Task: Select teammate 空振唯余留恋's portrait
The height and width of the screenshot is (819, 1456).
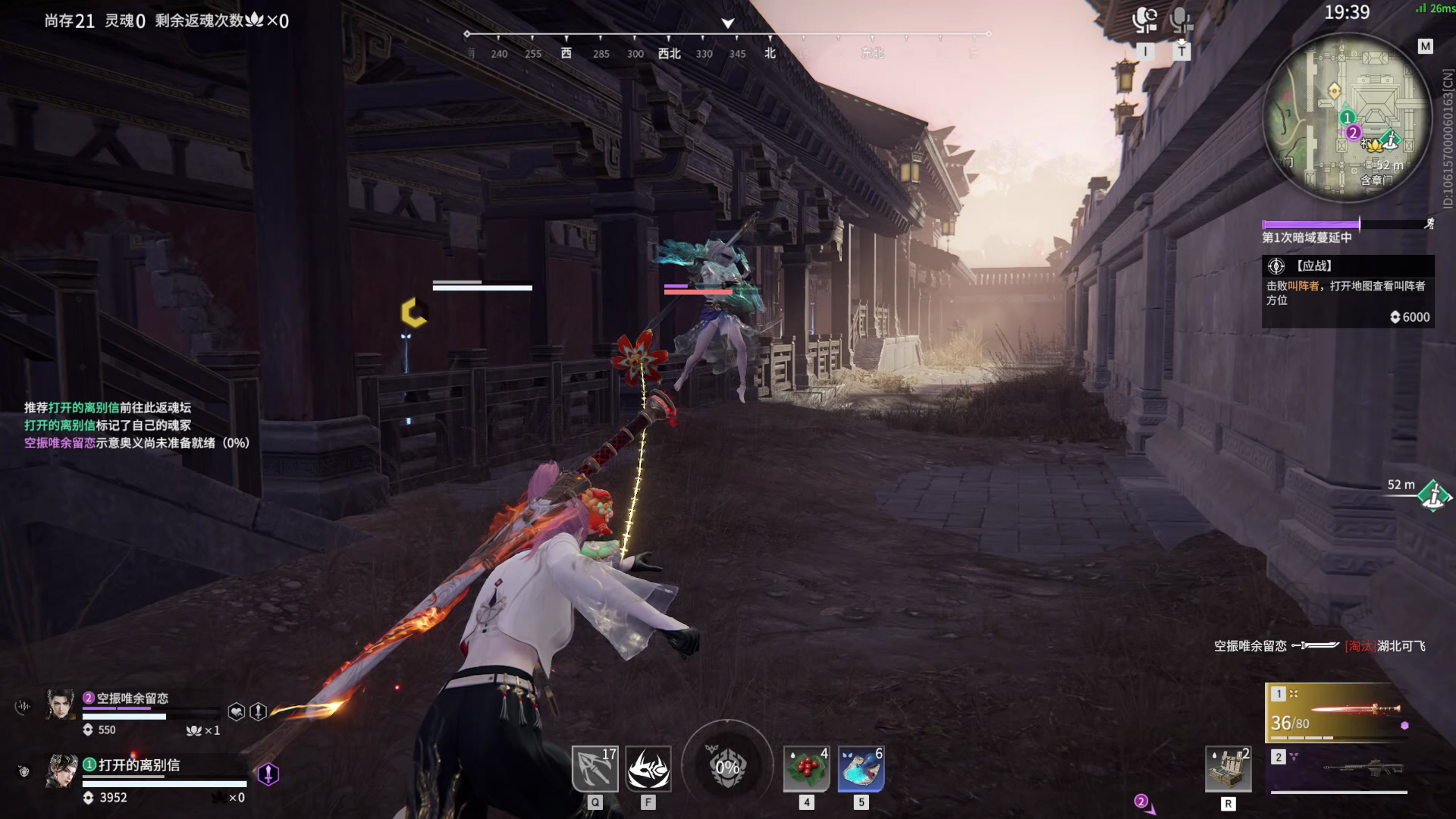Action: [61, 704]
